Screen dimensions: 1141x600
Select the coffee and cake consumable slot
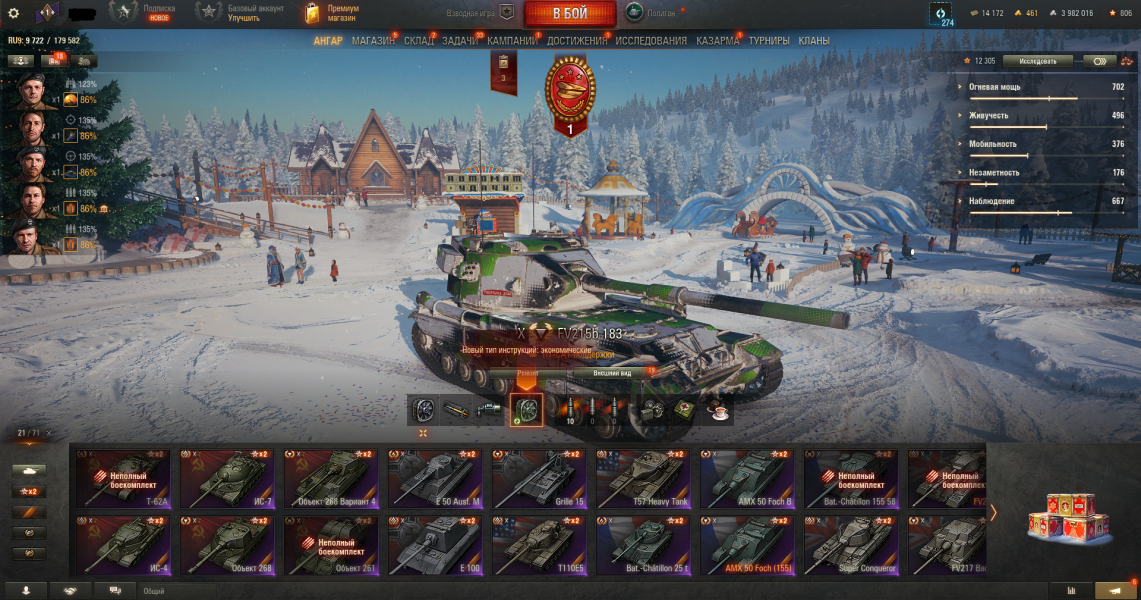(x=718, y=409)
